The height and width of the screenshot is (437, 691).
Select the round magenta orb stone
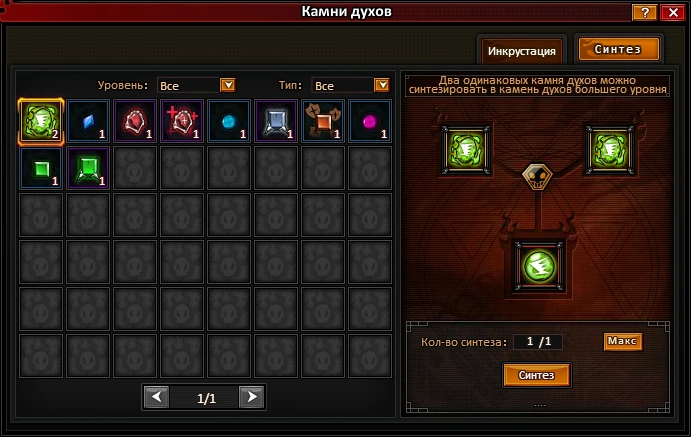pos(370,121)
